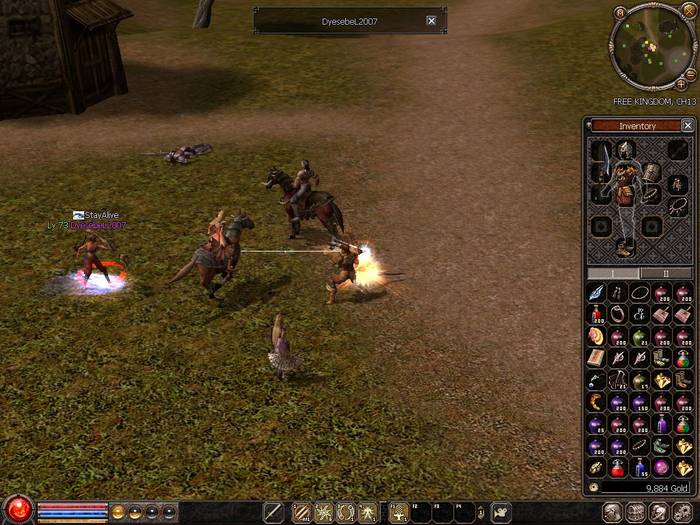The image size is (700, 525).
Task: Select the golden crescent item in inventory
Action: point(597,402)
